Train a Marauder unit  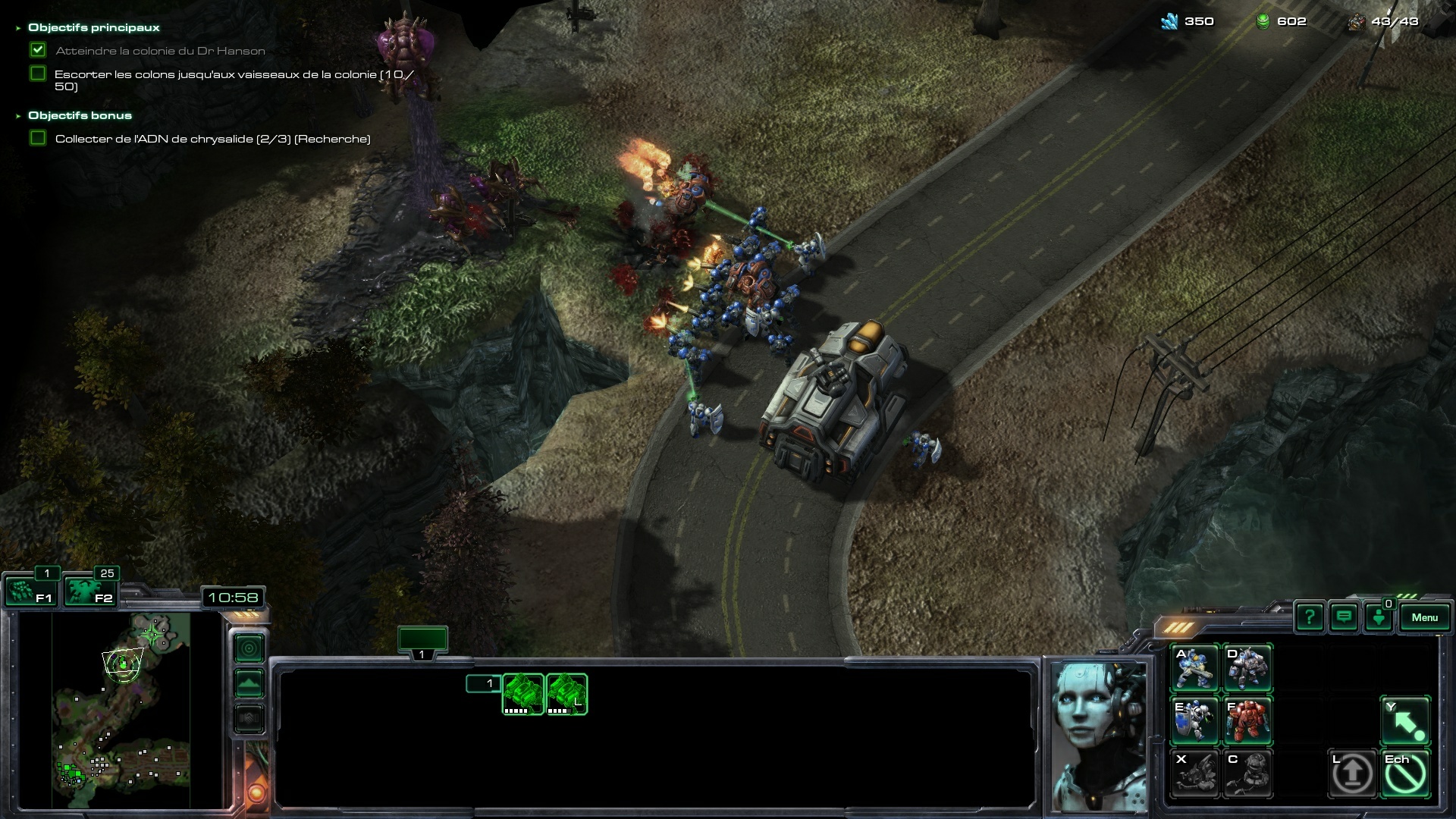pyautogui.click(x=1247, y=667)
